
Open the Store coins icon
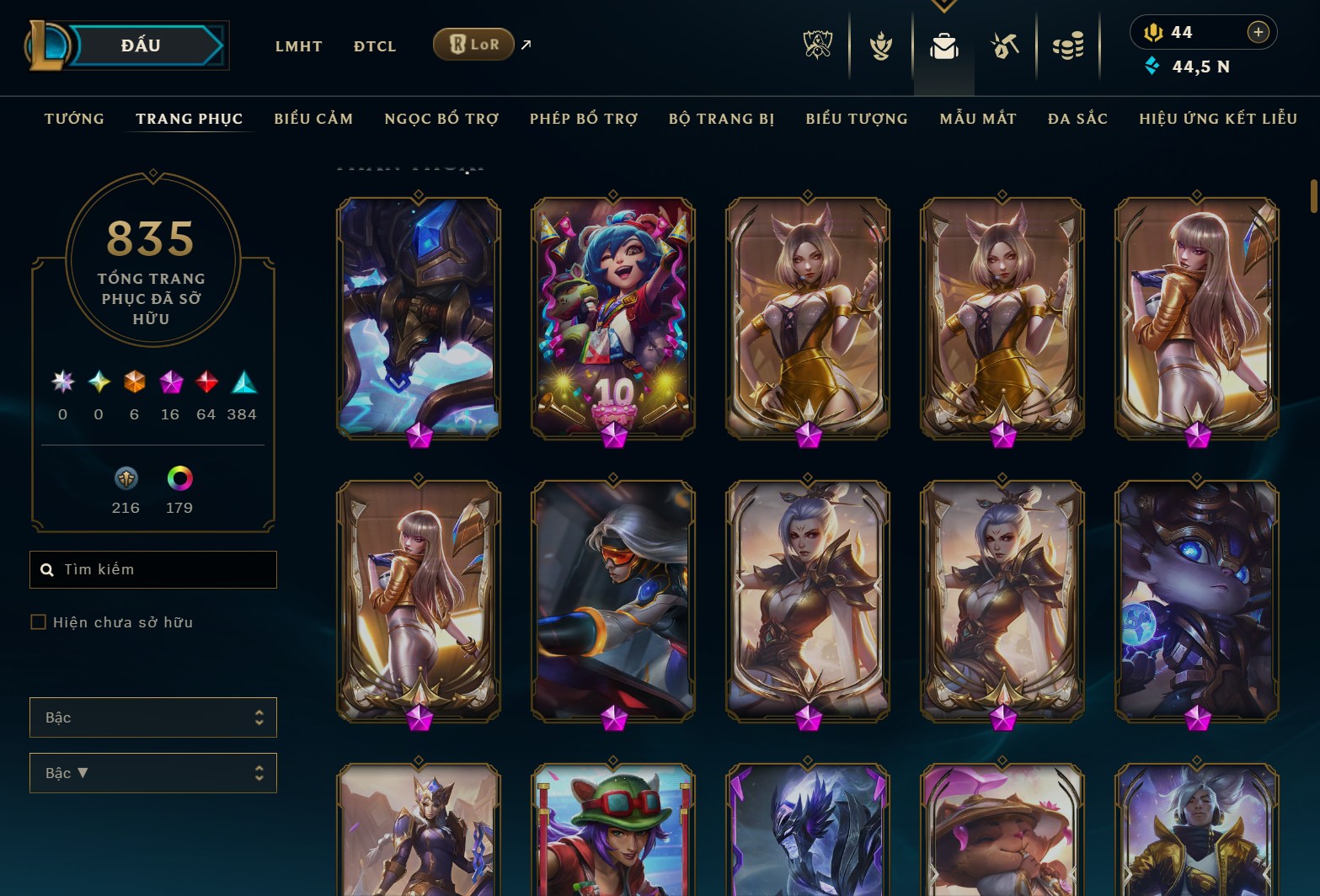(1068, 46)
